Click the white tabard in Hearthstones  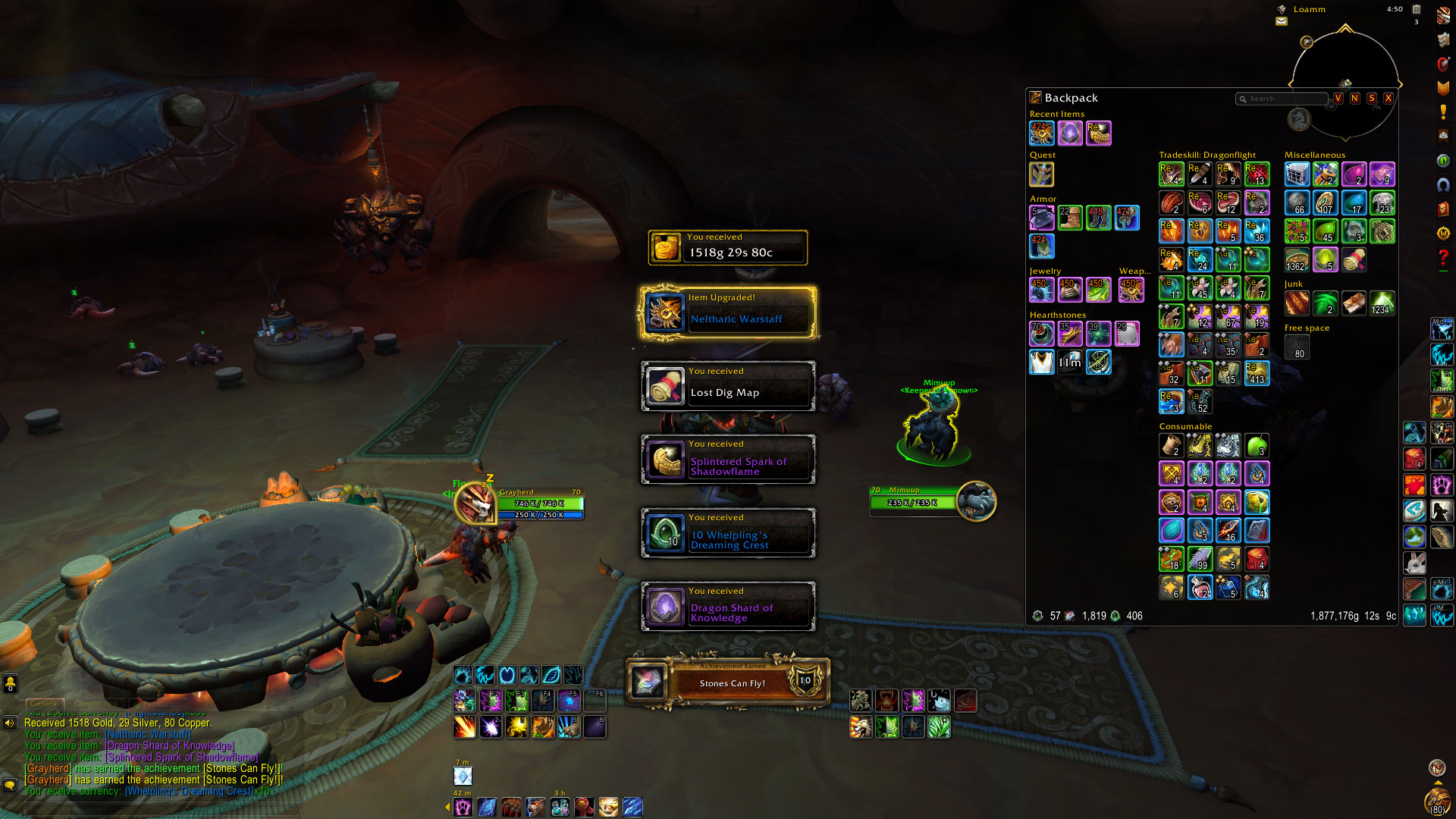pyautogui.click(x=1041, y=362)
